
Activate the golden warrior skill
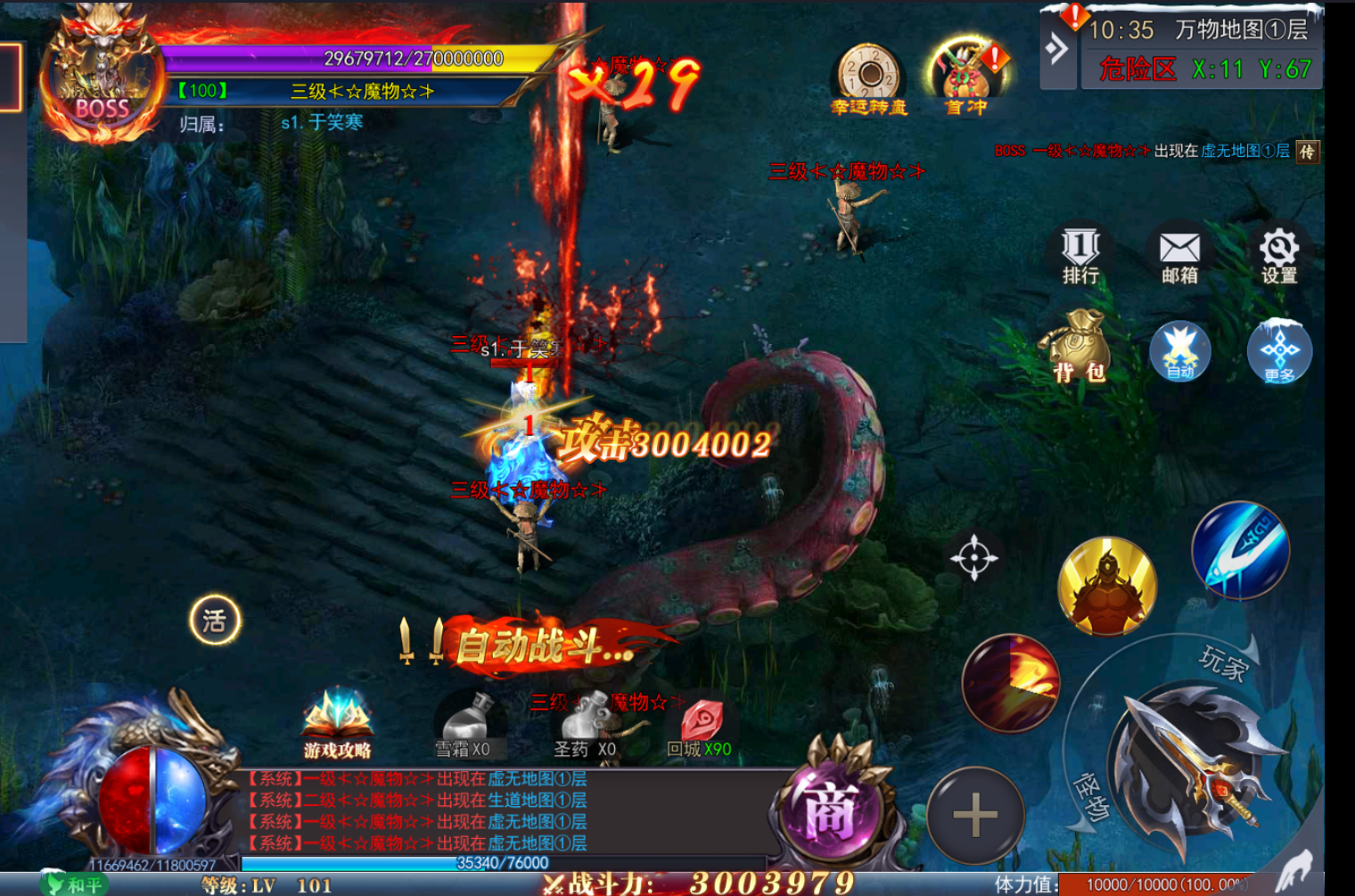[x=1107, y=585]
